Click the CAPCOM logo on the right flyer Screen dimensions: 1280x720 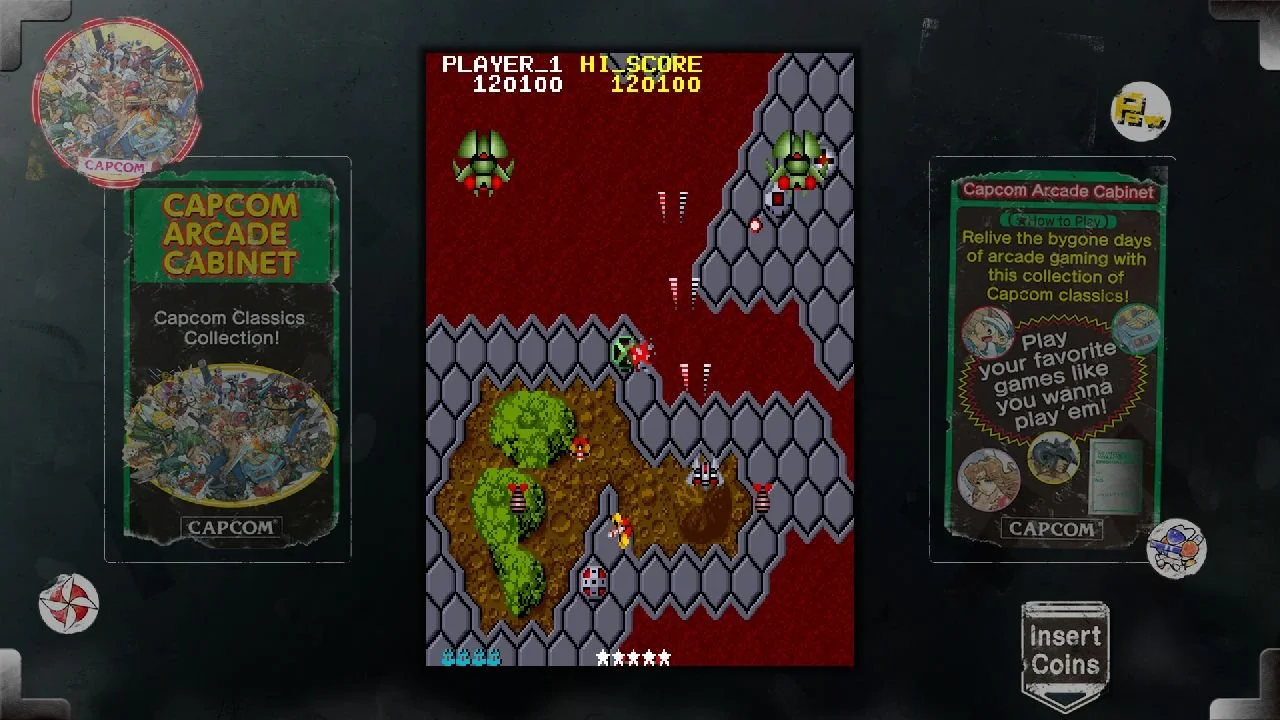click(1051, 530)
